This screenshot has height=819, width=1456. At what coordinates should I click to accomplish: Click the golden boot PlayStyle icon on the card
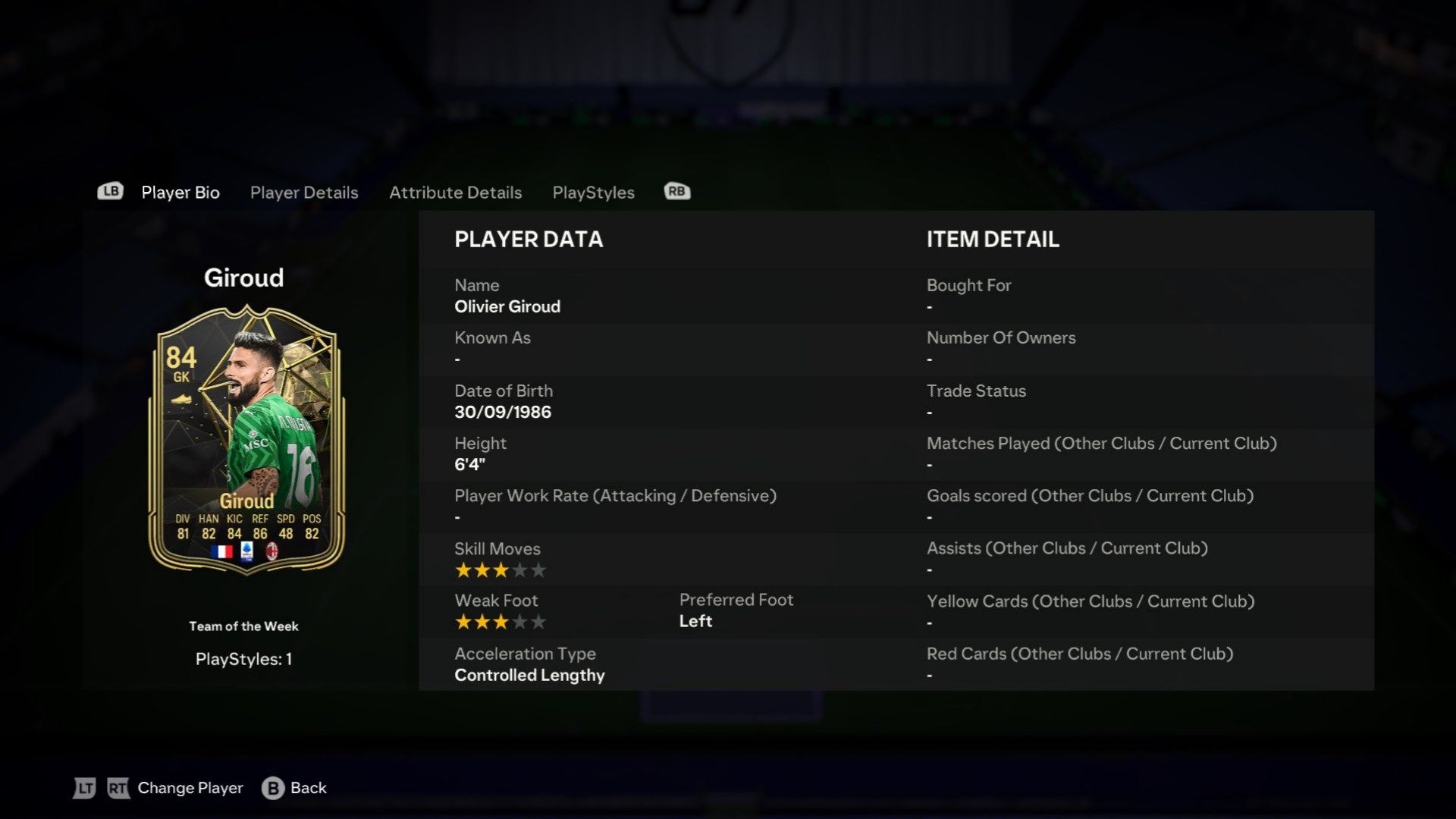pyautogui.click(x=180, y=398)
